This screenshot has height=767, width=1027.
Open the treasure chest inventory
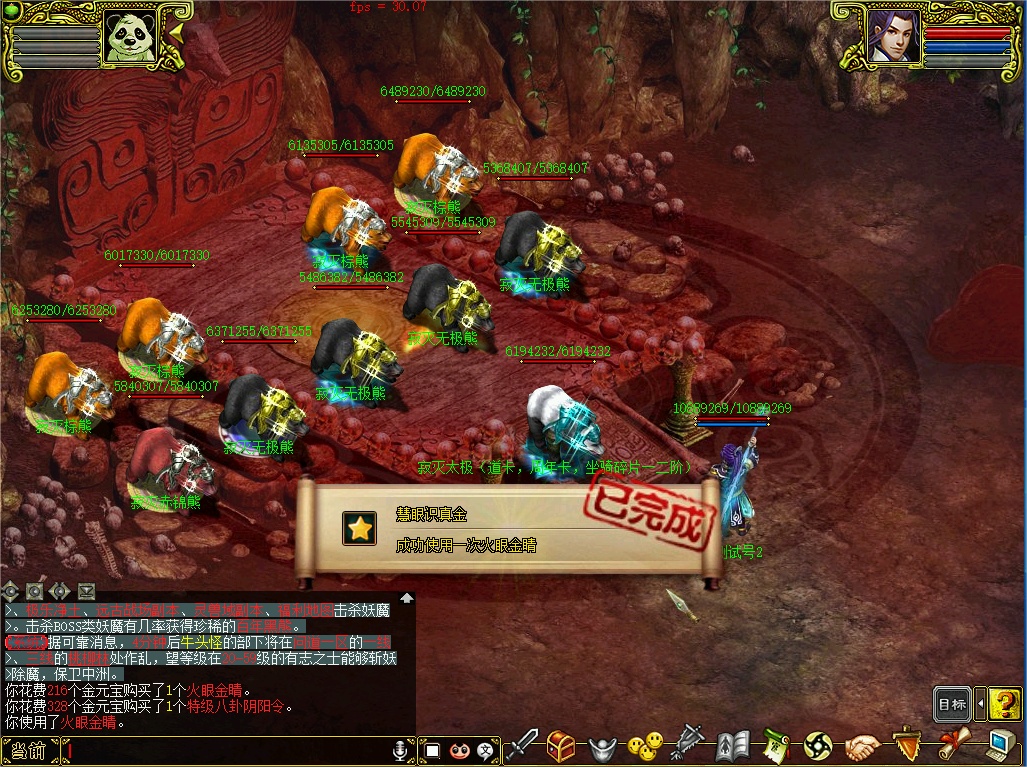tap(560, 746)
